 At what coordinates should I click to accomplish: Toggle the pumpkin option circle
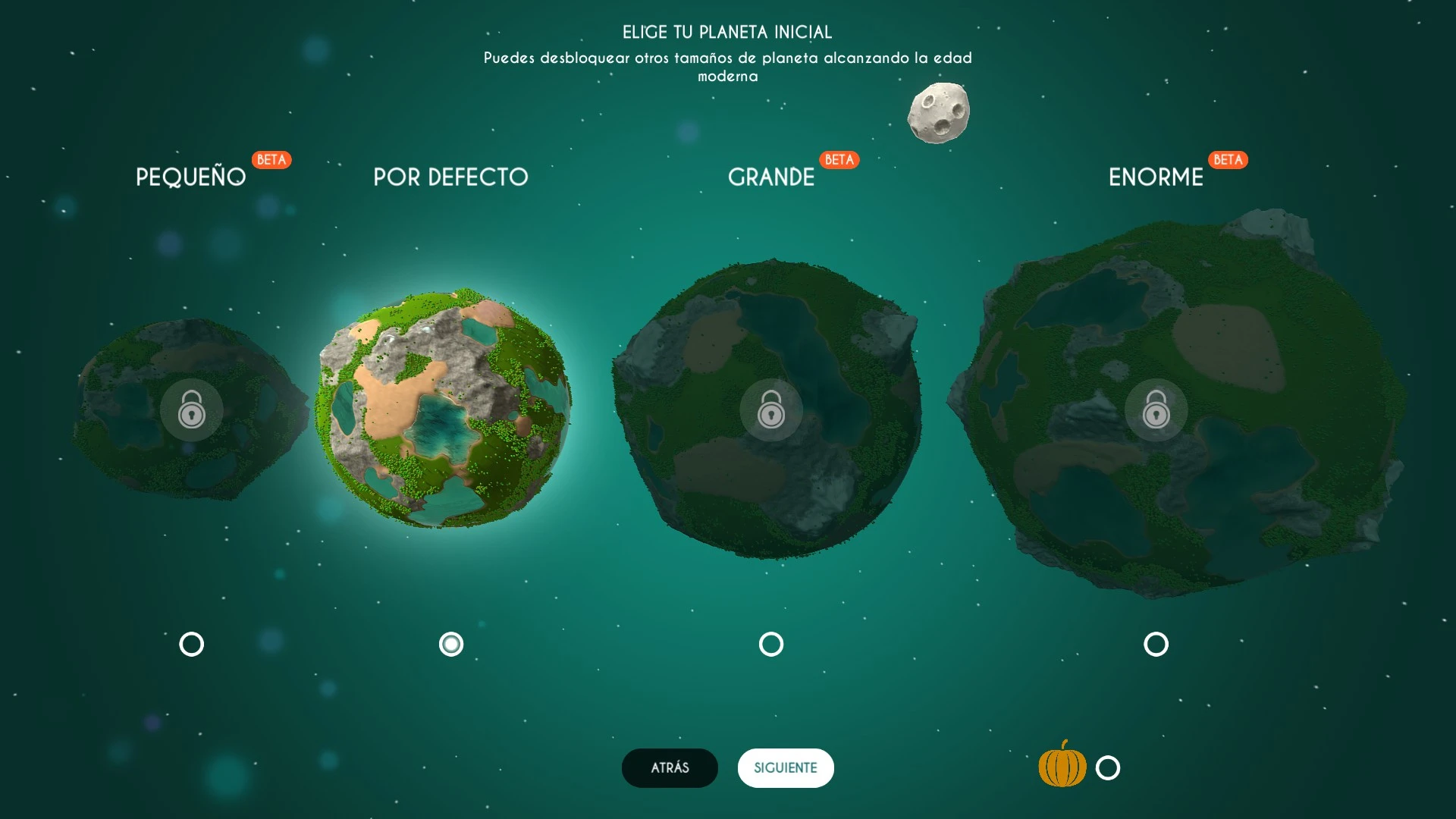1108,767
